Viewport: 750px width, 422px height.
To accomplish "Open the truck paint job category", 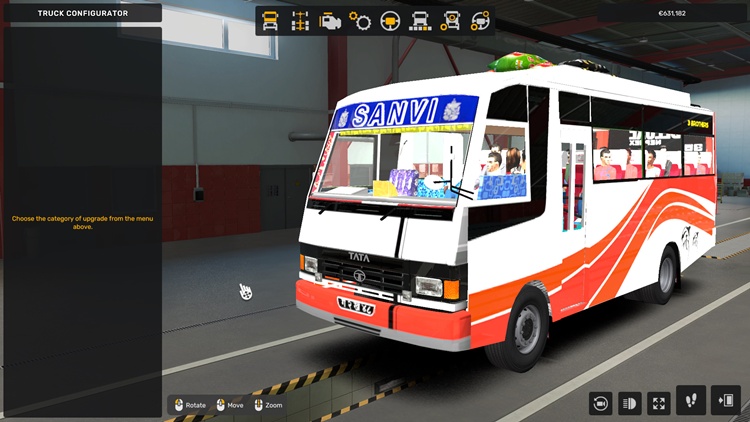I will (x=421, y=20).
